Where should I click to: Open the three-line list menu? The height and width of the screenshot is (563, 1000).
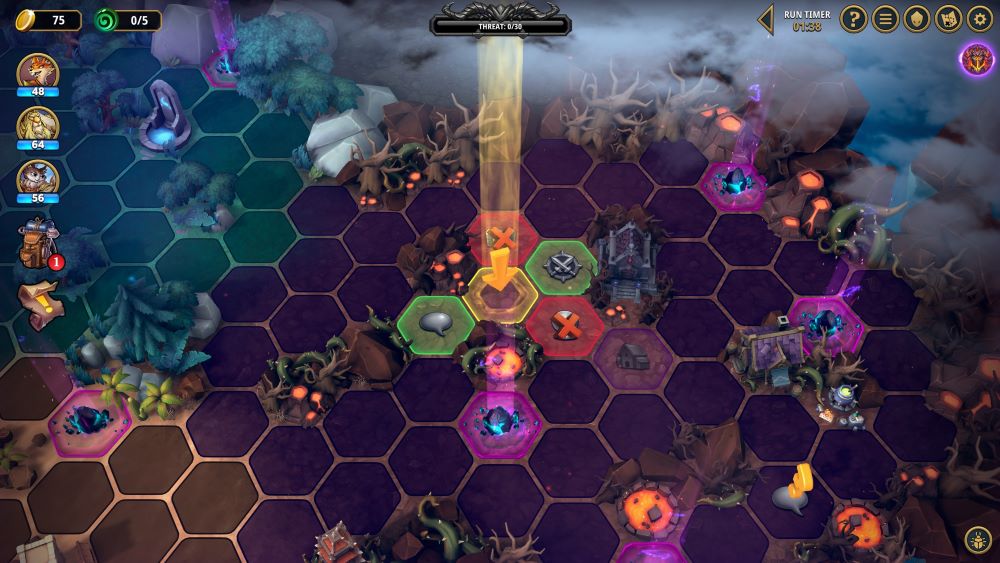(x=885, y=18)
